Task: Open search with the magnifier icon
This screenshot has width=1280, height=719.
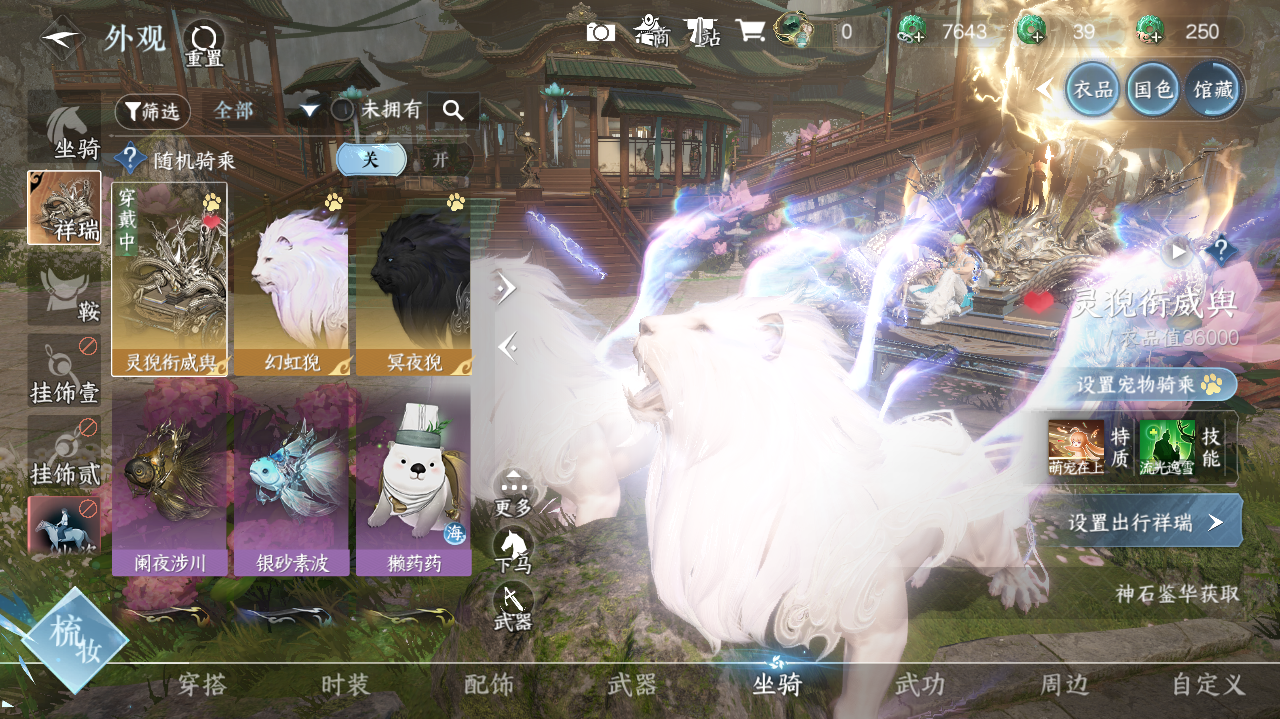Action: (453, 111)
